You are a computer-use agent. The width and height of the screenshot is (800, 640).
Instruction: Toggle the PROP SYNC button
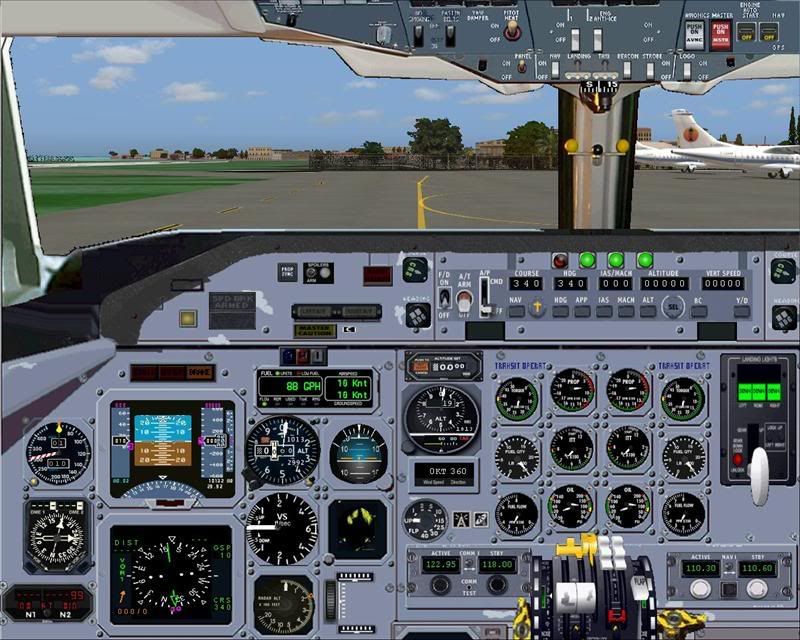(x=288, y=272)
